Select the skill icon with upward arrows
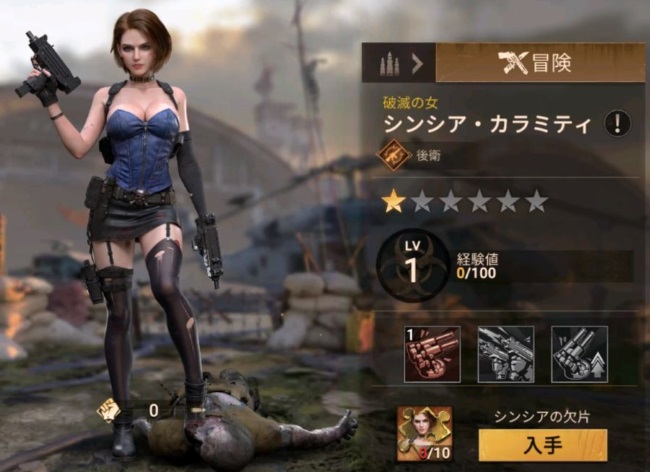This screenshot has width=650, height=472. [579, 354]
